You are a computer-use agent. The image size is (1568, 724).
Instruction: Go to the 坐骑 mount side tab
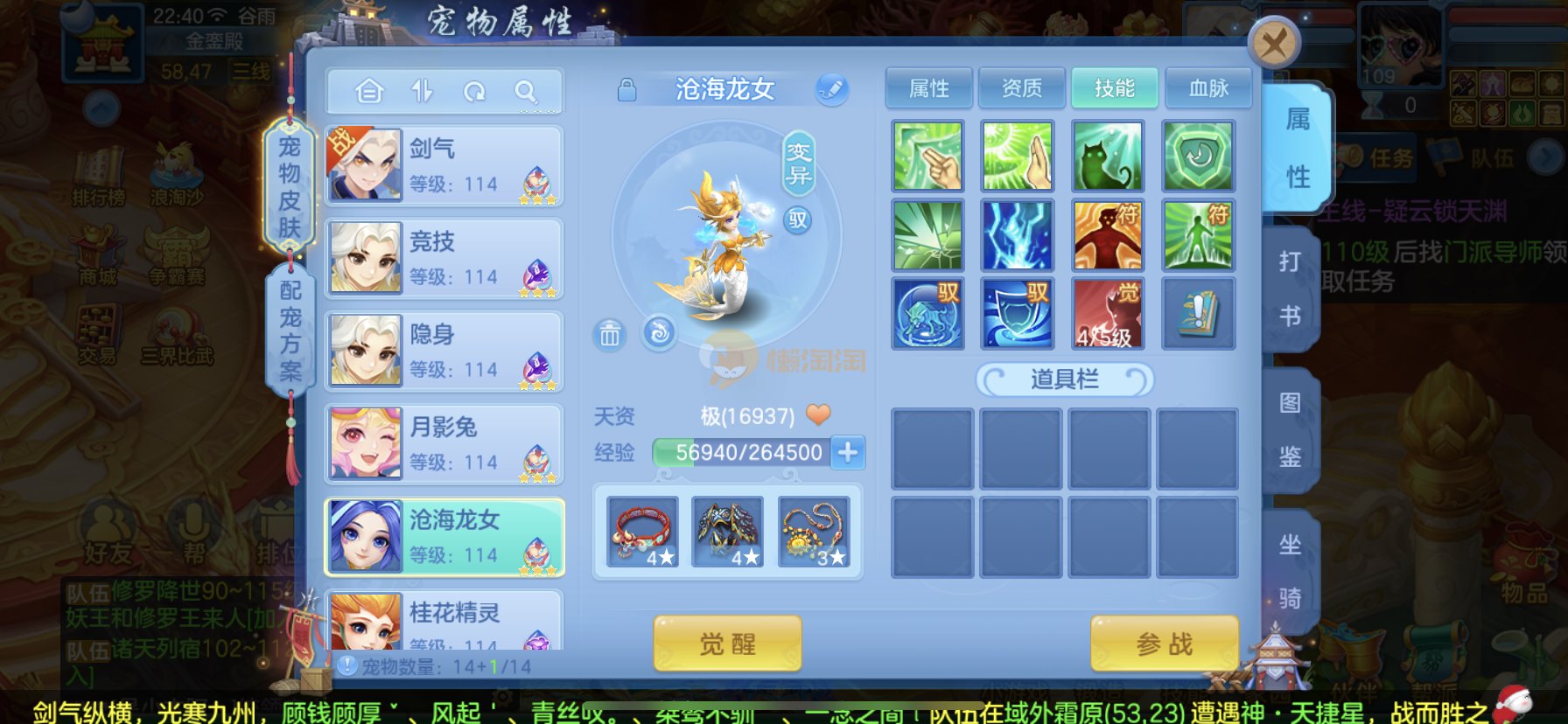(x=1290, y=571)
